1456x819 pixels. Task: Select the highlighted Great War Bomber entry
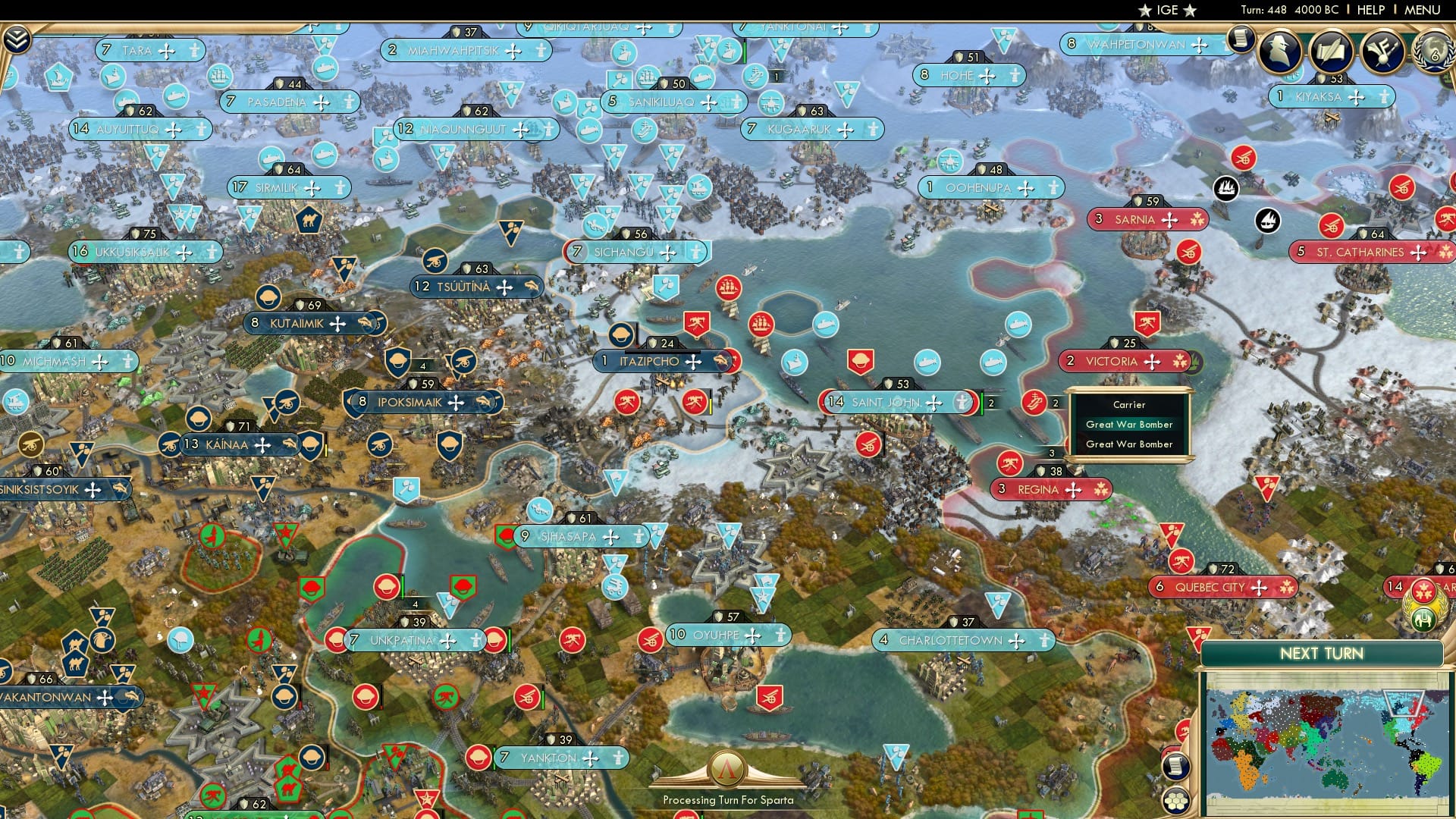(1129, 425)
